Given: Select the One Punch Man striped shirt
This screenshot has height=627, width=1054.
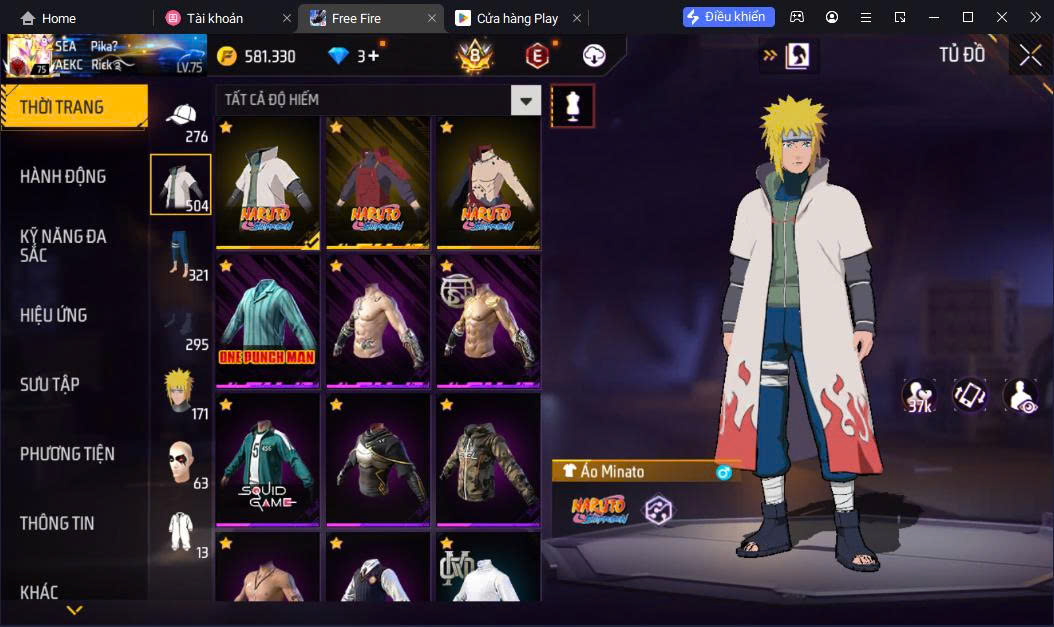Looking at the screenshot, I should coord(267,320).
